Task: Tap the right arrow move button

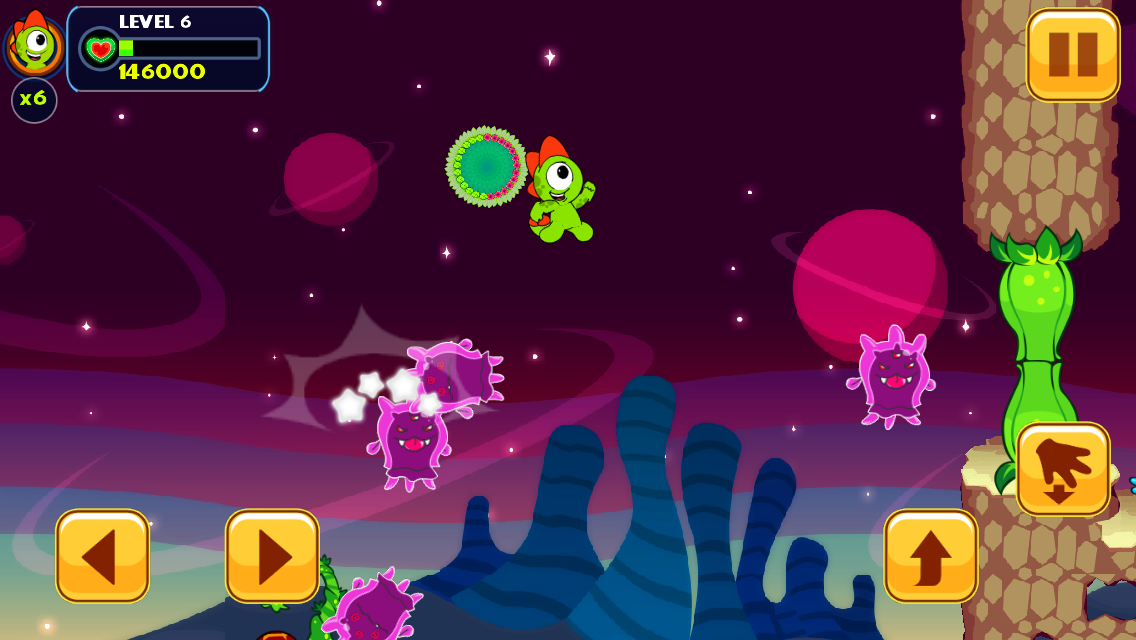Action: pyautogui.click(x=272, y=556)
